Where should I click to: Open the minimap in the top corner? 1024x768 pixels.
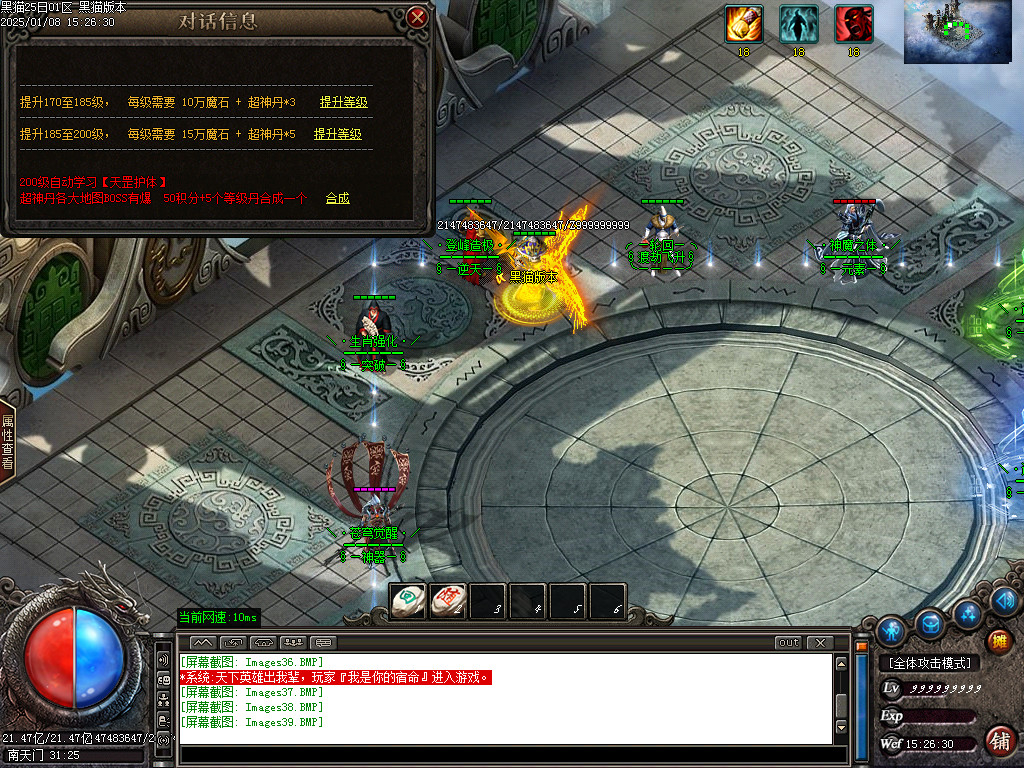coord(955,32)
